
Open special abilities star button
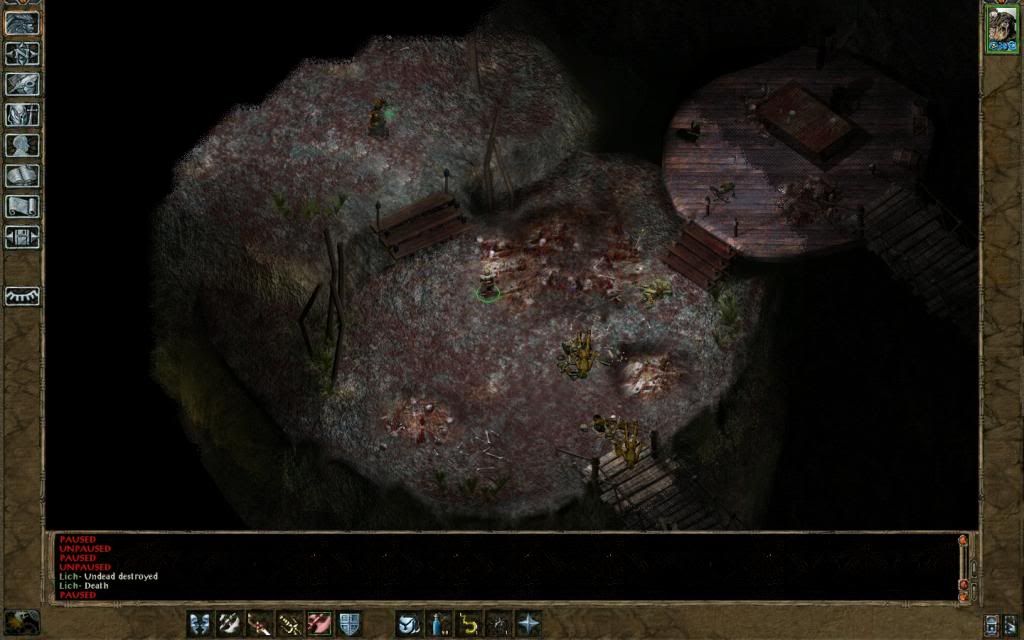[x=528, y=623]
